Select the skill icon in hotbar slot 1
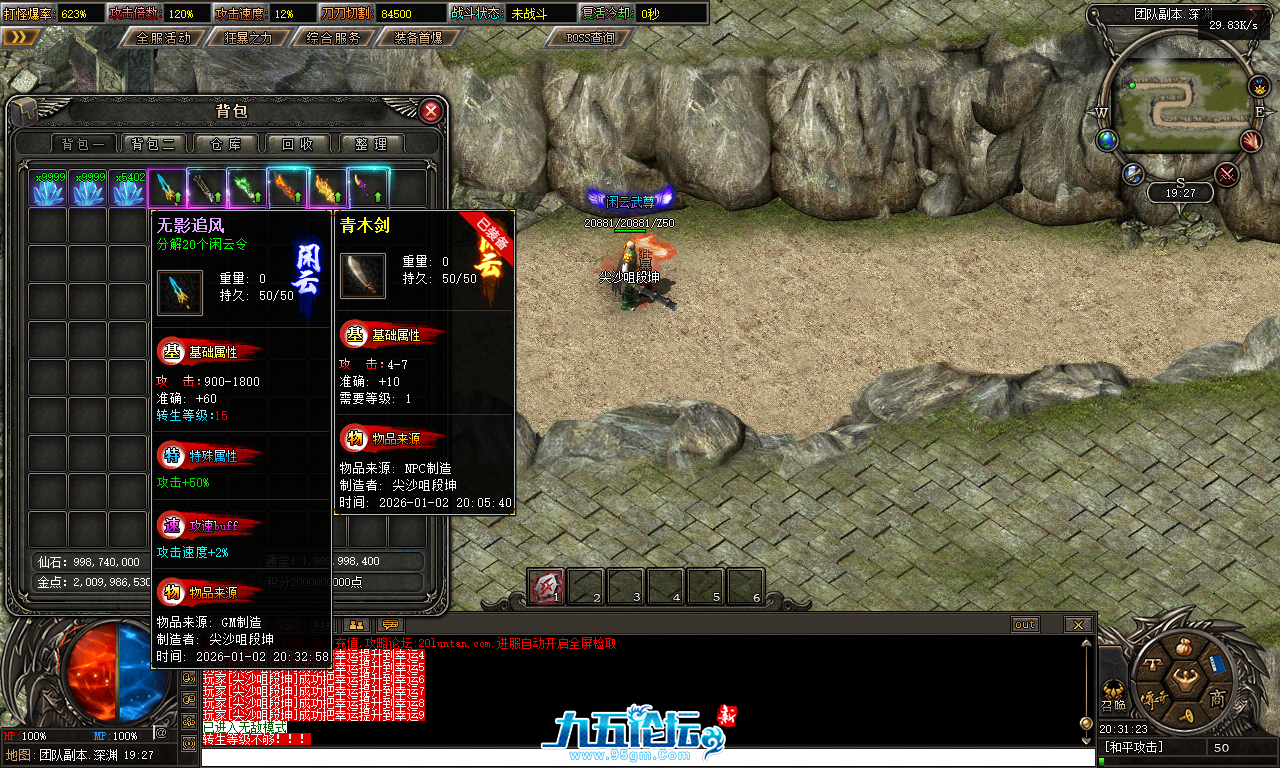This screenshot has height=768, width=1280. pyautogui.click(x=546, y=587)
